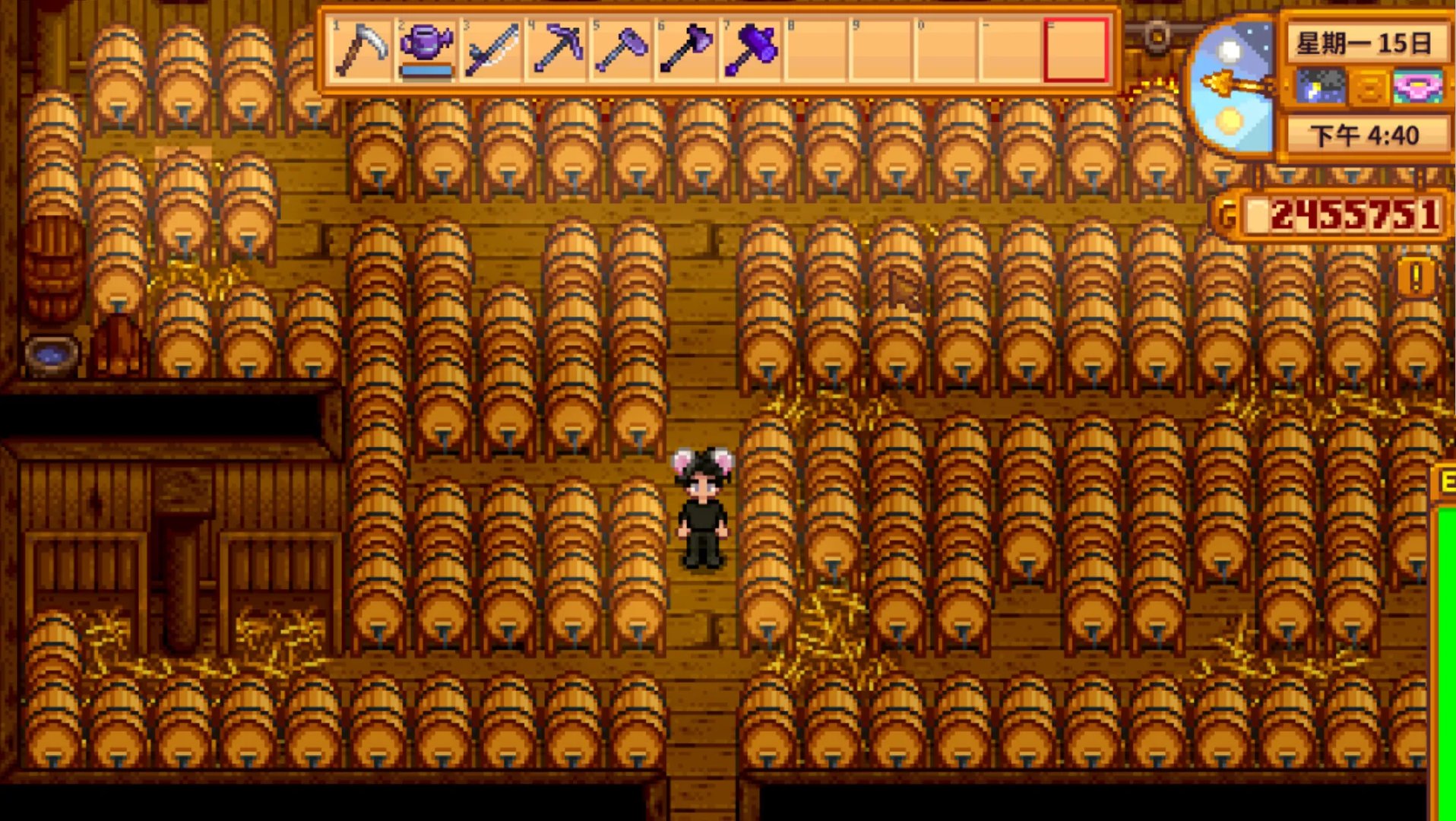
Task: Equip the purple watering can
Action: pyautogui.click(x=426, y=49)
